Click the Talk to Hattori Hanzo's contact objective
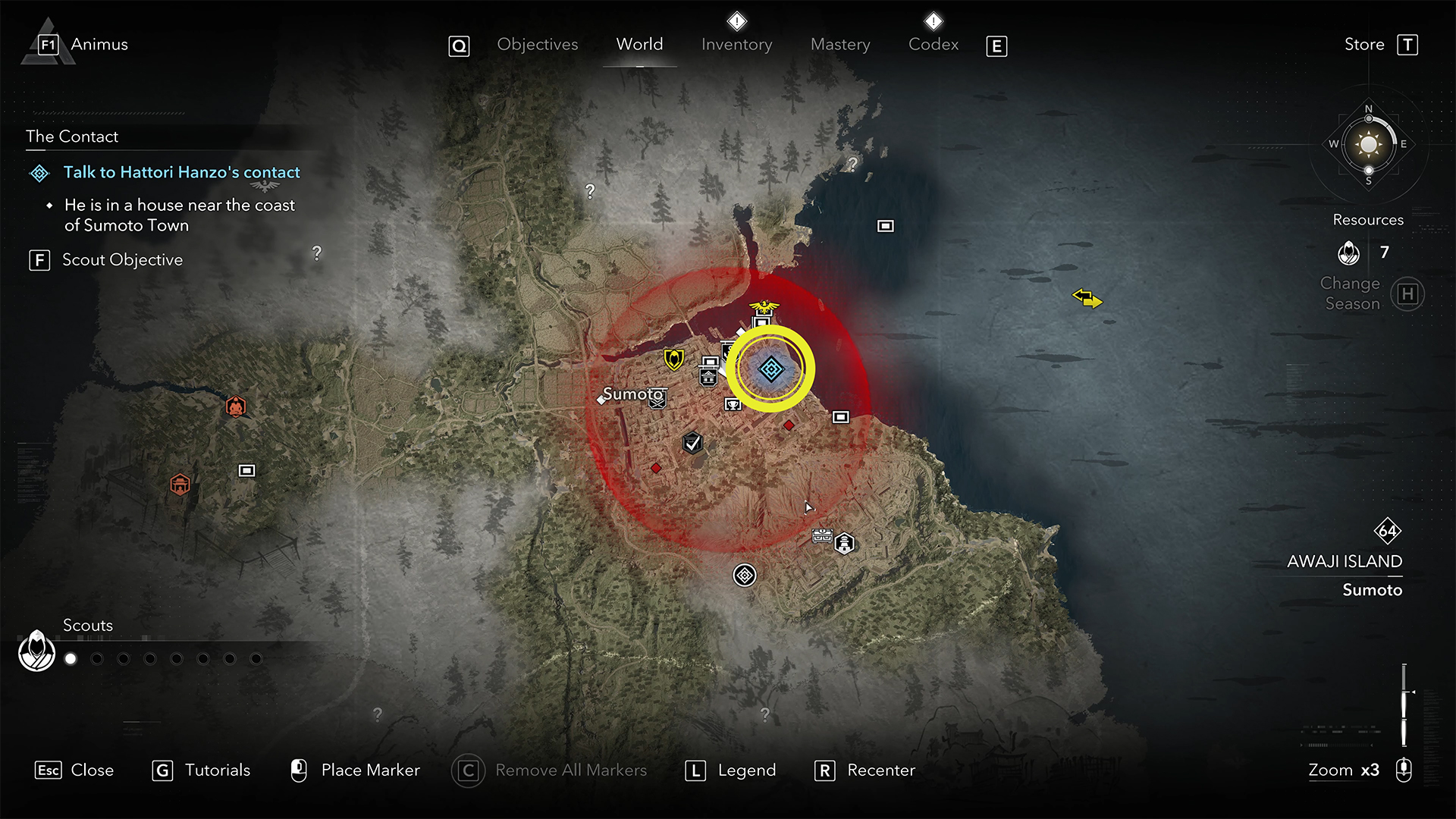Image resolution: width=1456 pixels, height=819 pixels. 181,173
